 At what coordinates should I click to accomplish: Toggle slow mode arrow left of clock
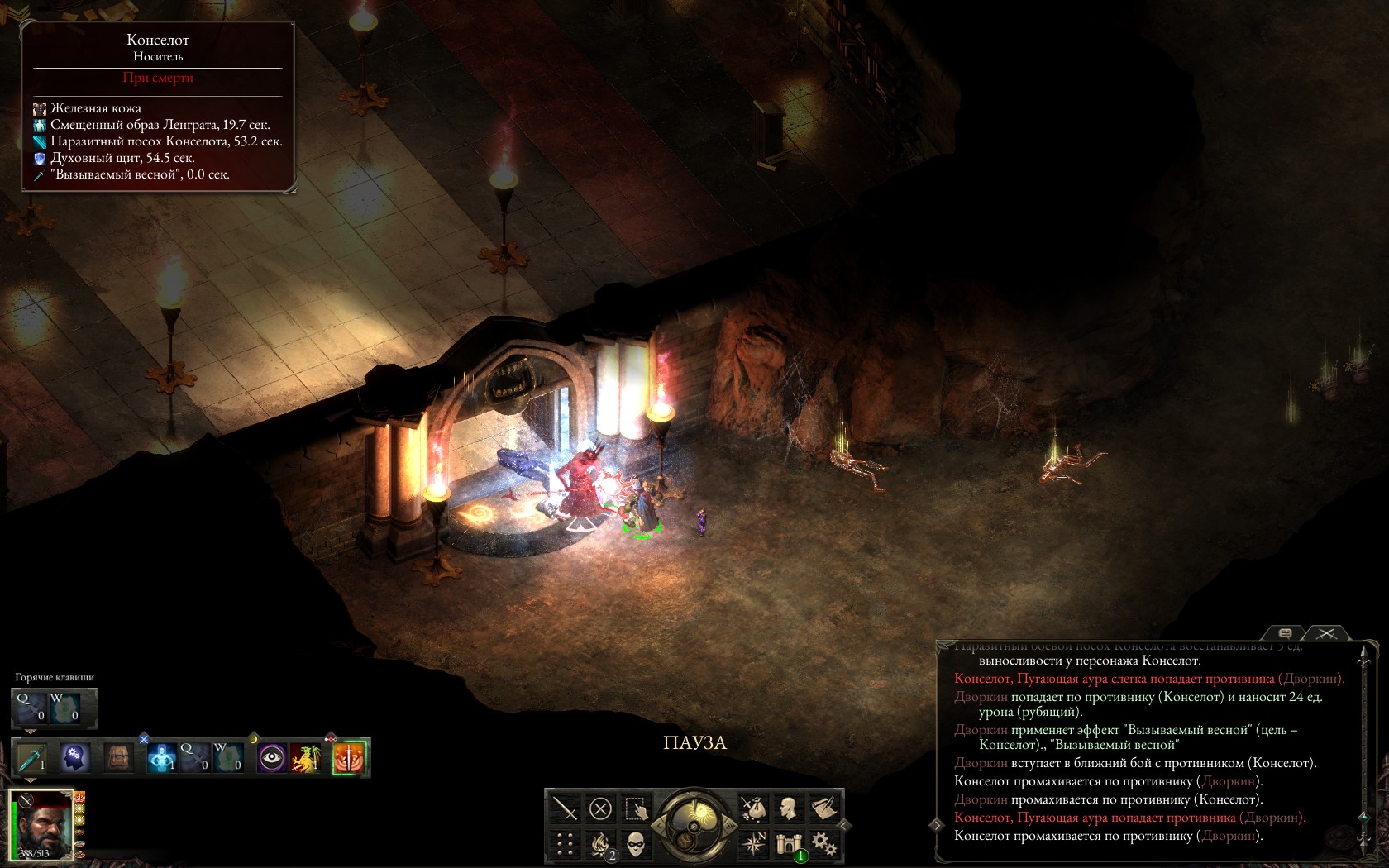pos(658,824)
